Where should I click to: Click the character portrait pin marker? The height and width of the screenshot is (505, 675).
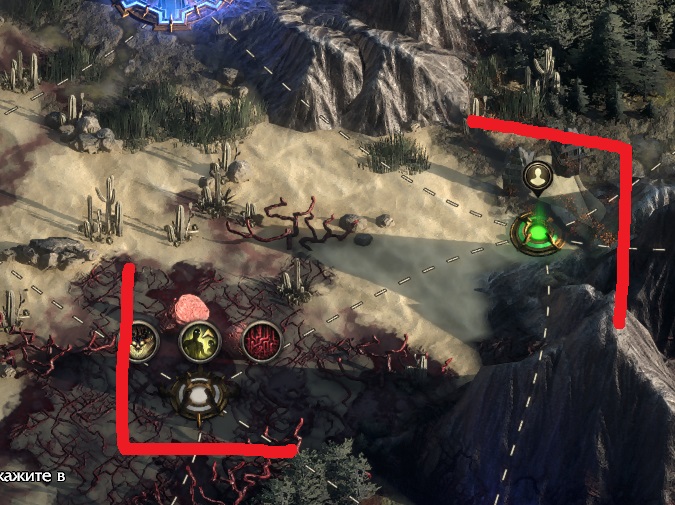538,178
